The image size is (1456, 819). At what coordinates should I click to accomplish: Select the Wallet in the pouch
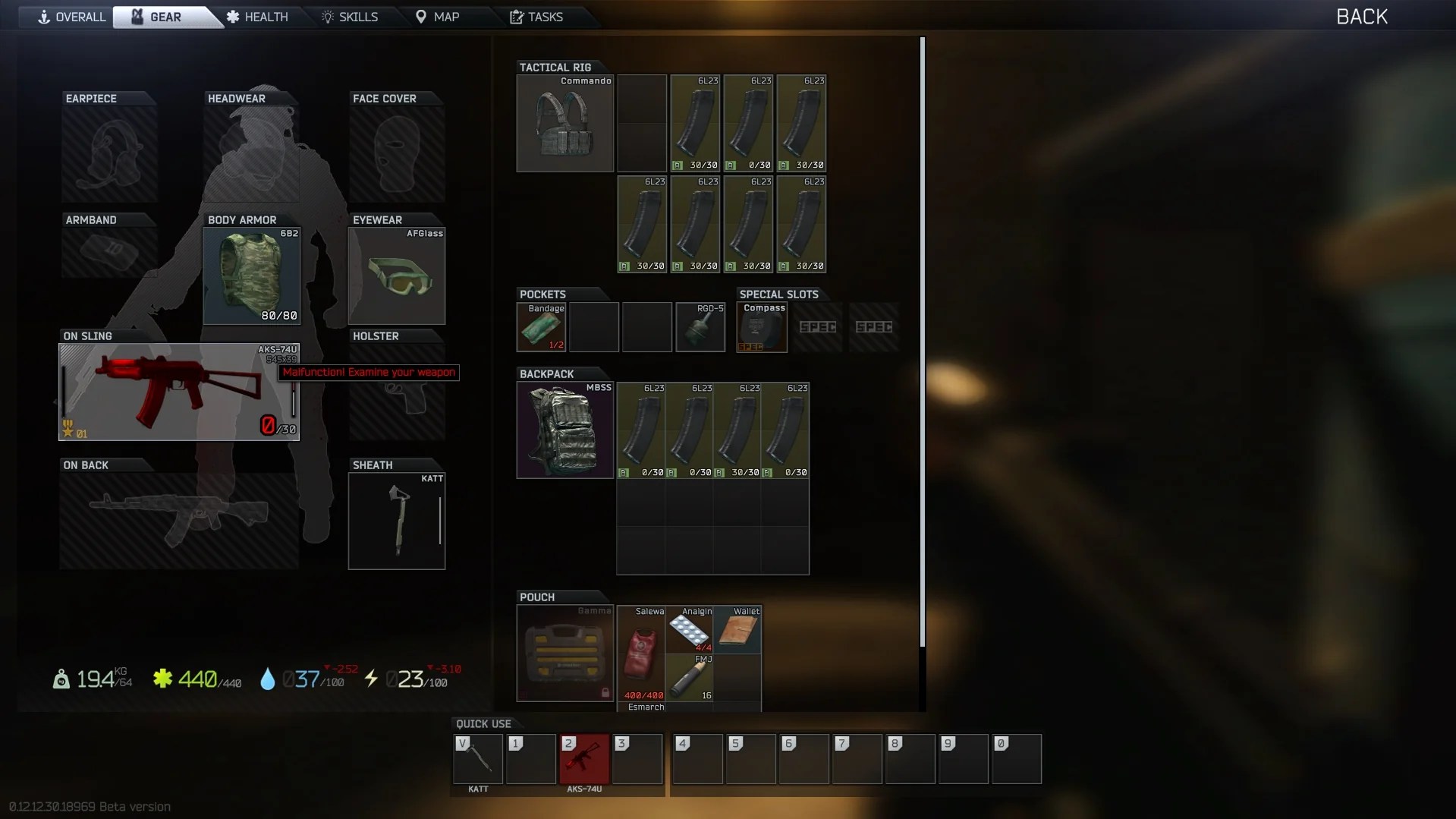(738, 630)
